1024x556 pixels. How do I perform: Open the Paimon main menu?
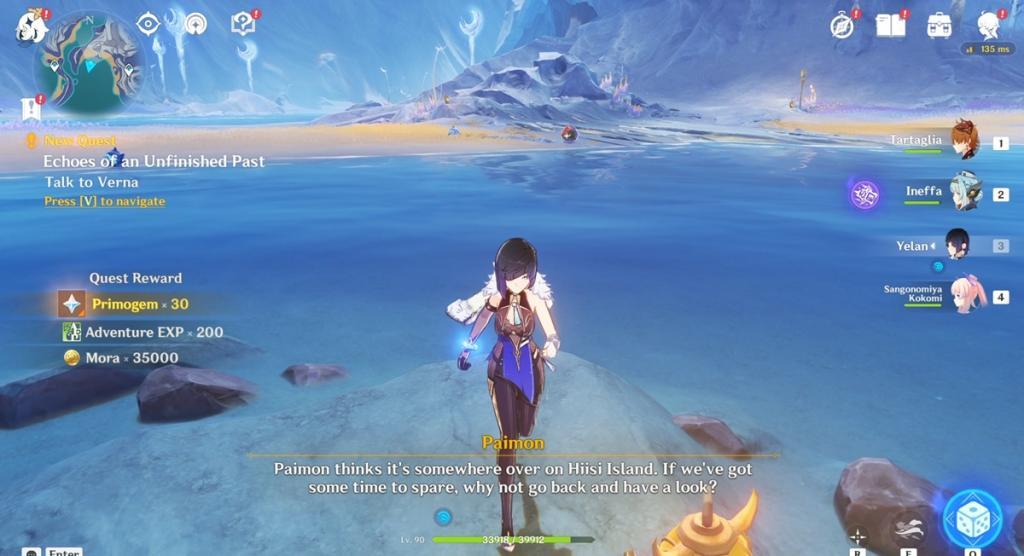[x=31, y=27]
